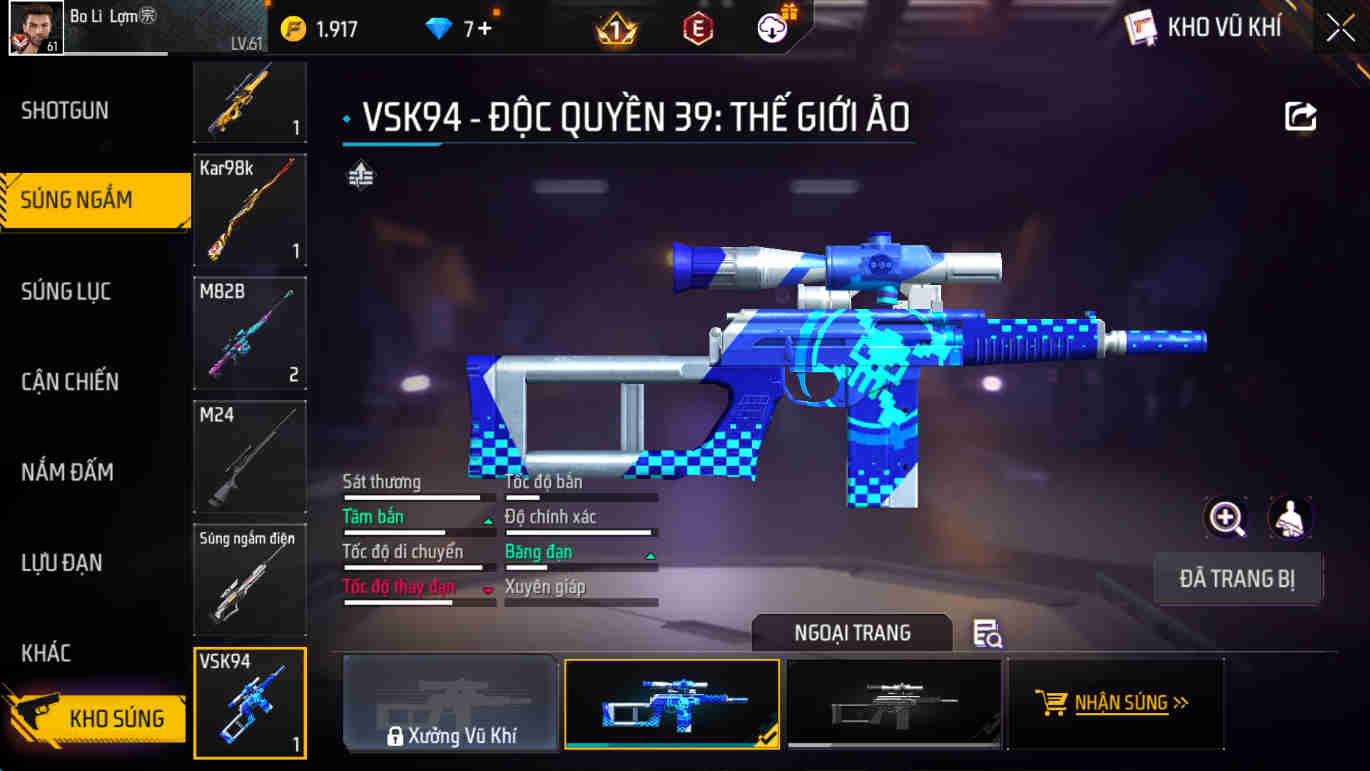Click the skin inspect icon beside NGOẠI TRANG
Image resolution: width=1370 pixels, height=771 pixels.
[x=985, y=634]
